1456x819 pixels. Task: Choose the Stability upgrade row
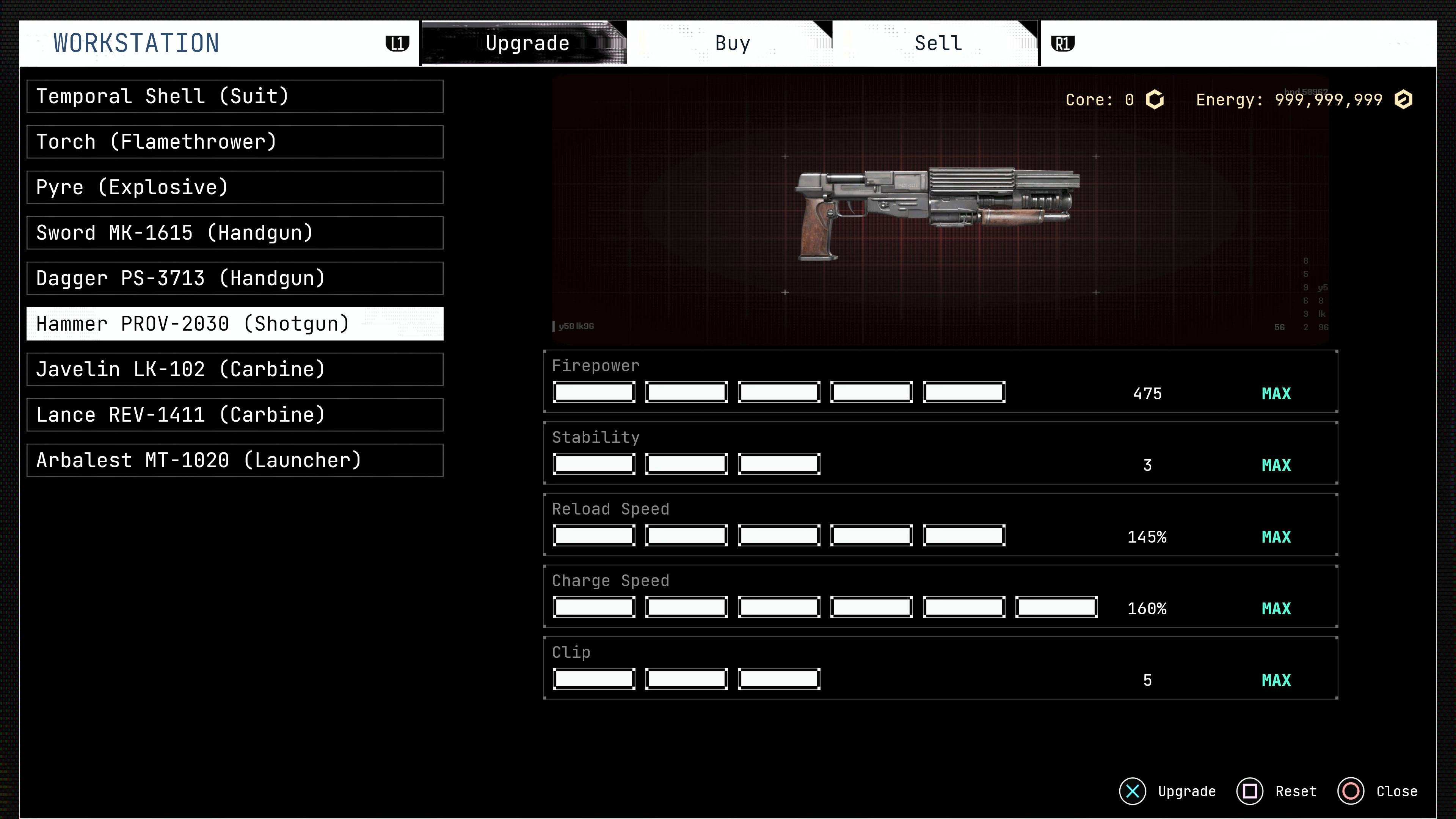click(x=940, y=453)
